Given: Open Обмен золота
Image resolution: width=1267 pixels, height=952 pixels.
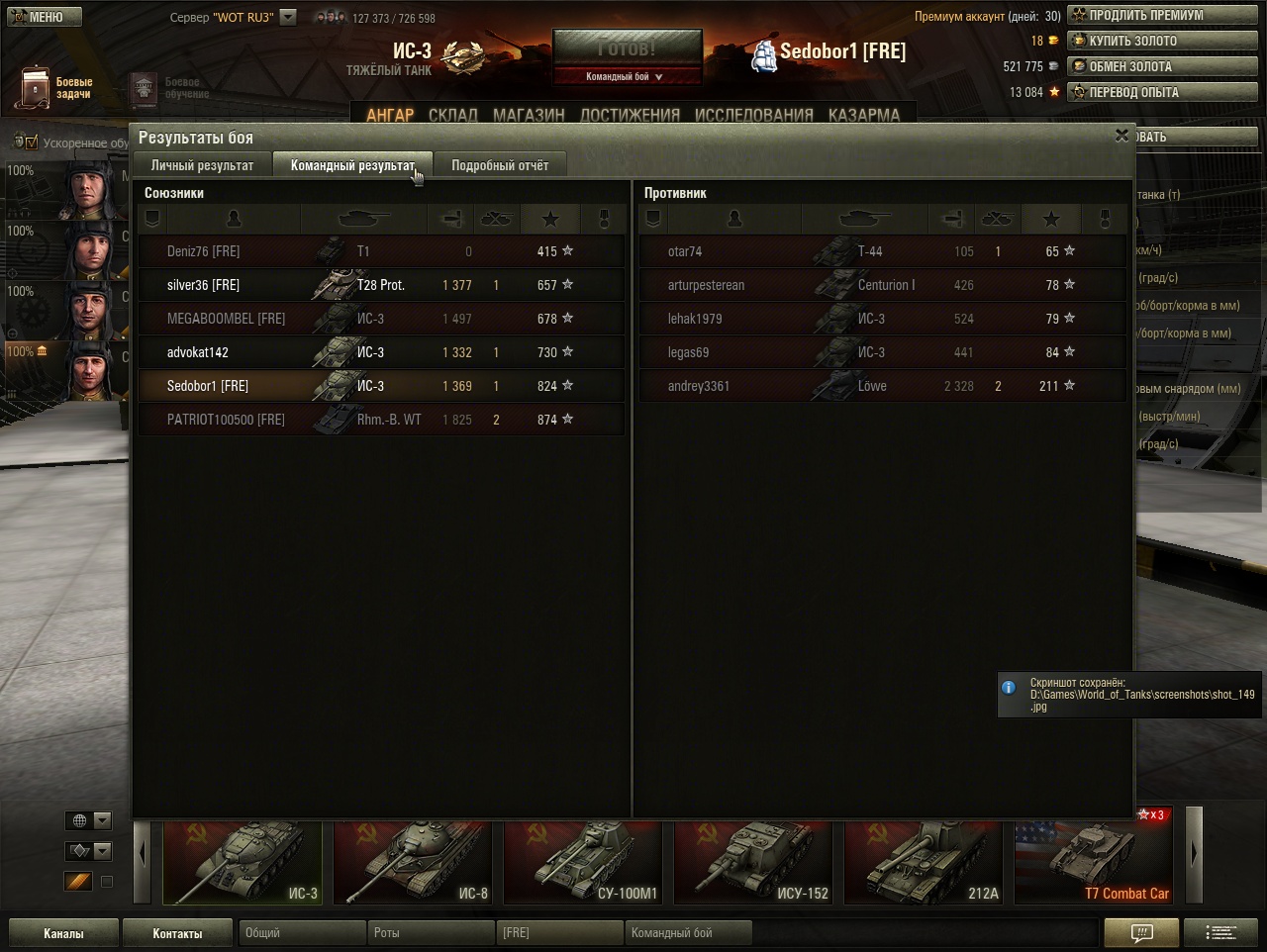Looking at the screenshot, I should [x=1162, y=67].
